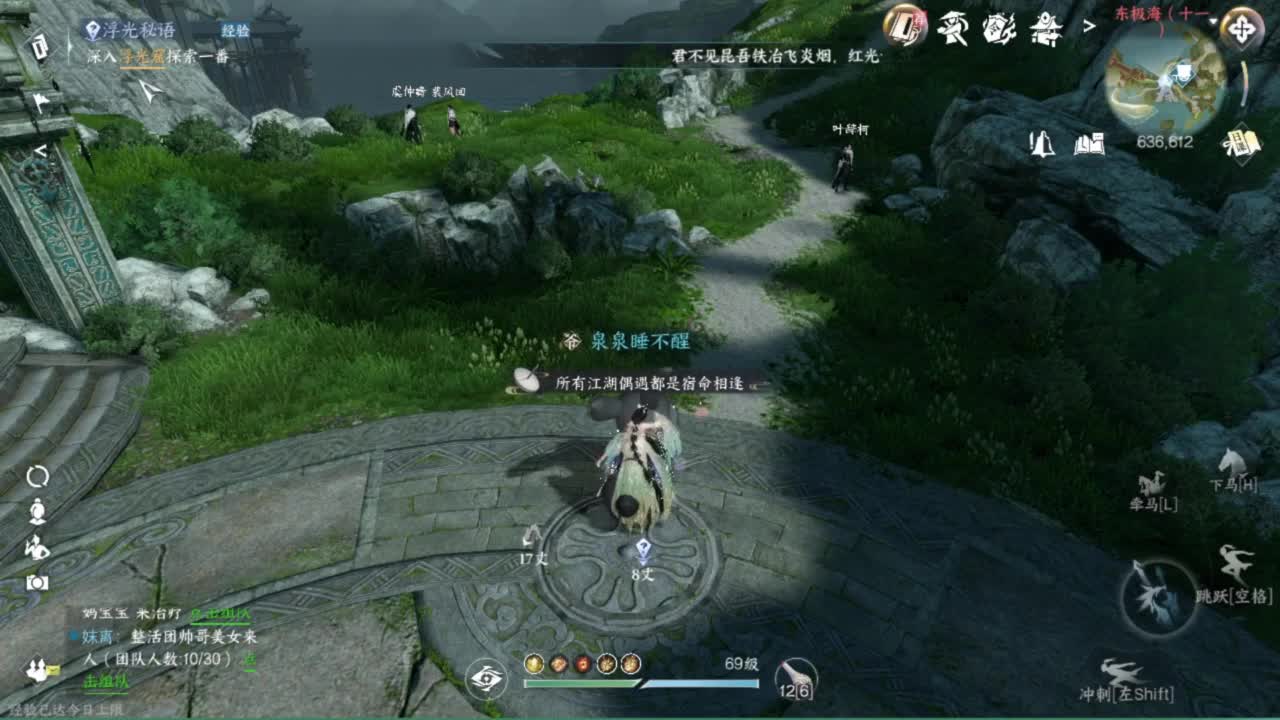
Task: Click the camera screenshot icon on the left sidebar
Action: pos(36,583)
